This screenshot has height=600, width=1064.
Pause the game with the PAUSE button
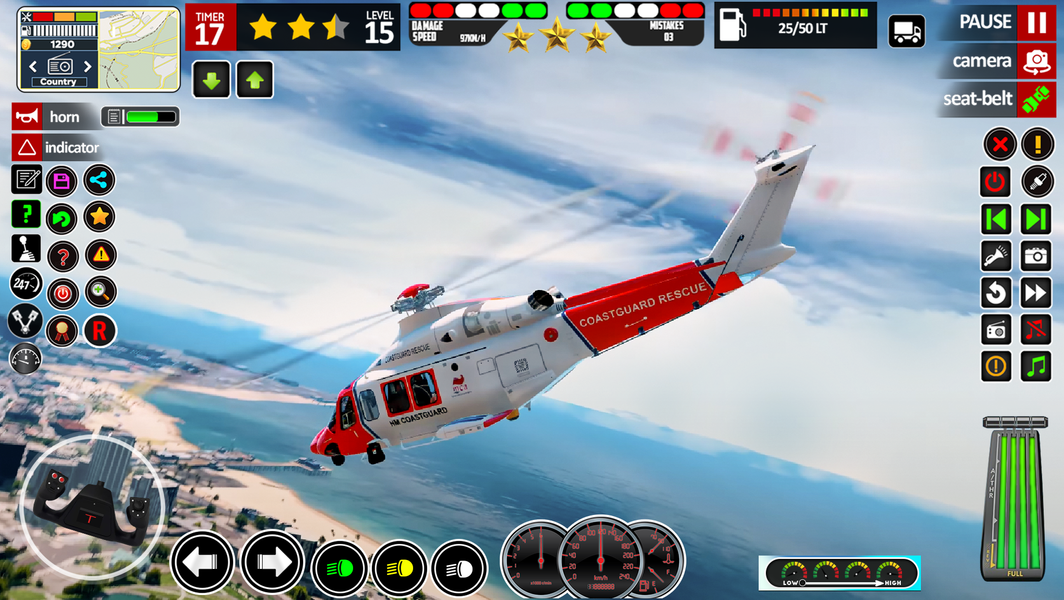[1035, 22]
